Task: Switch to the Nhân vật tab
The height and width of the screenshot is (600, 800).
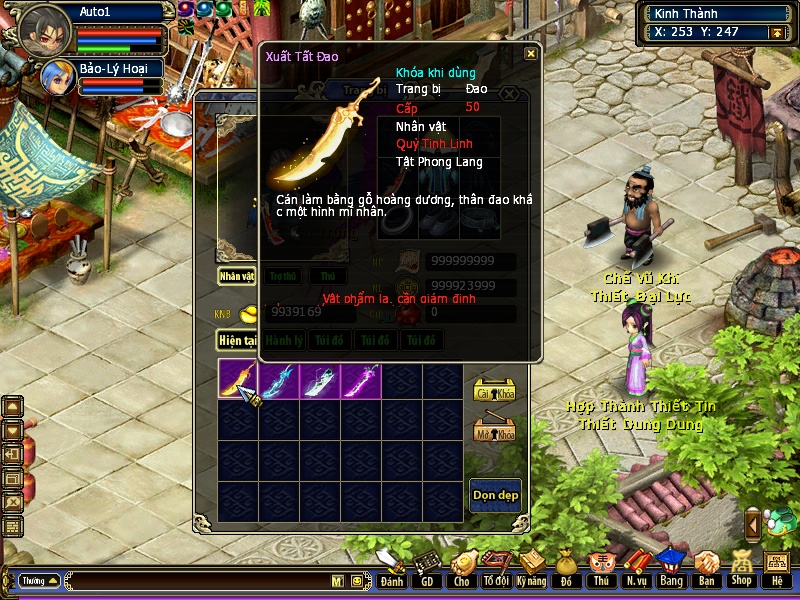Action: 237,276
